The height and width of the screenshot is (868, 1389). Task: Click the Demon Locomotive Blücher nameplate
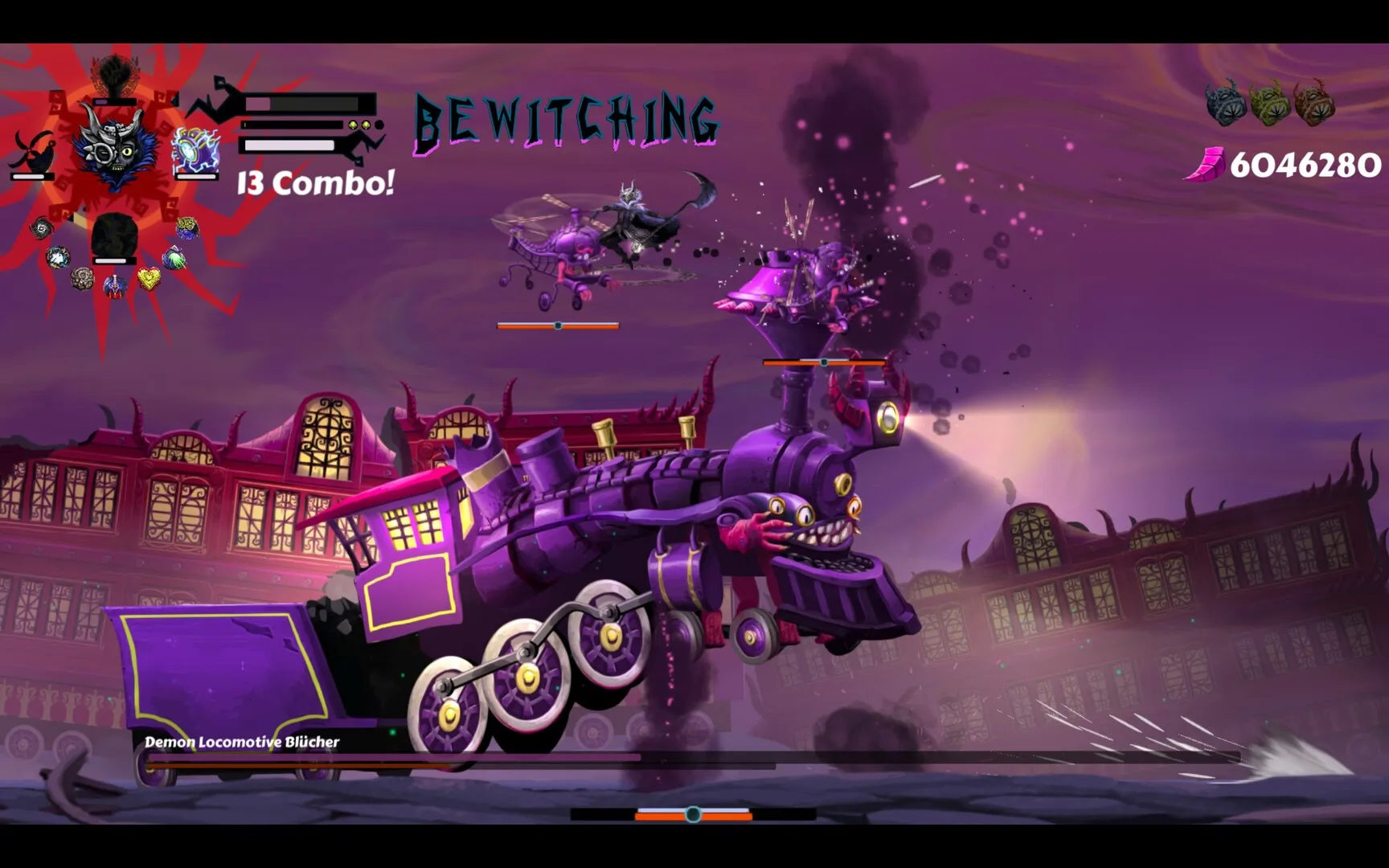point(241,743)
